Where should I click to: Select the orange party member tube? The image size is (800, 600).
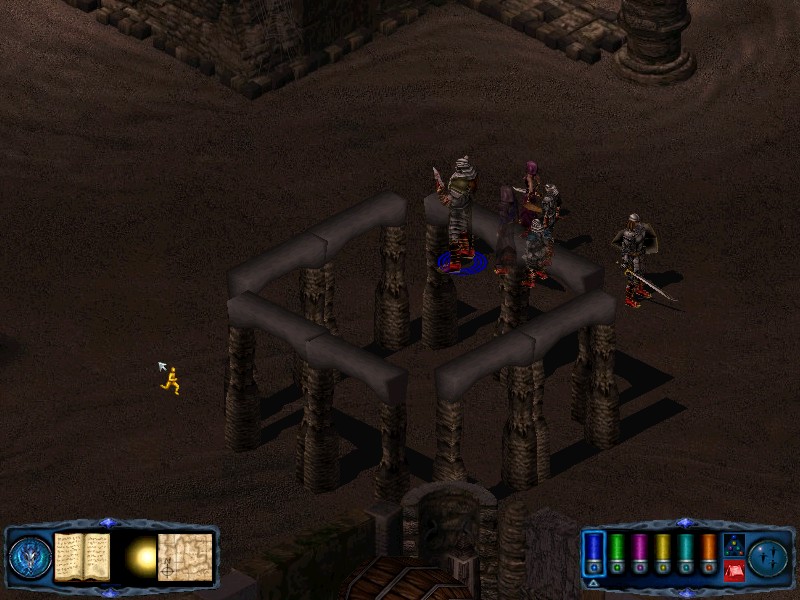click(x=708, y=553)
